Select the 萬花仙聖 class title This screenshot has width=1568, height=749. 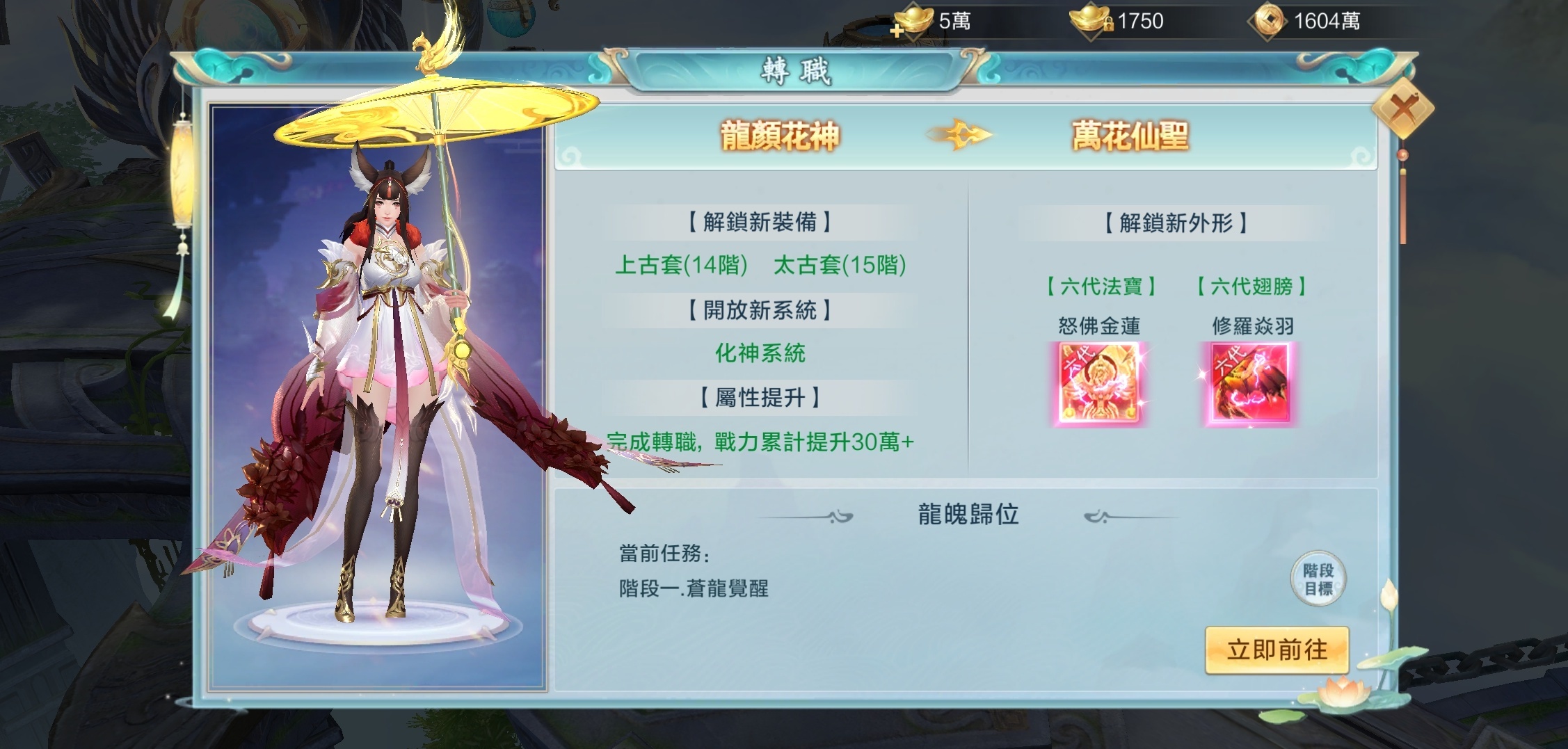tap(1129, 137)
